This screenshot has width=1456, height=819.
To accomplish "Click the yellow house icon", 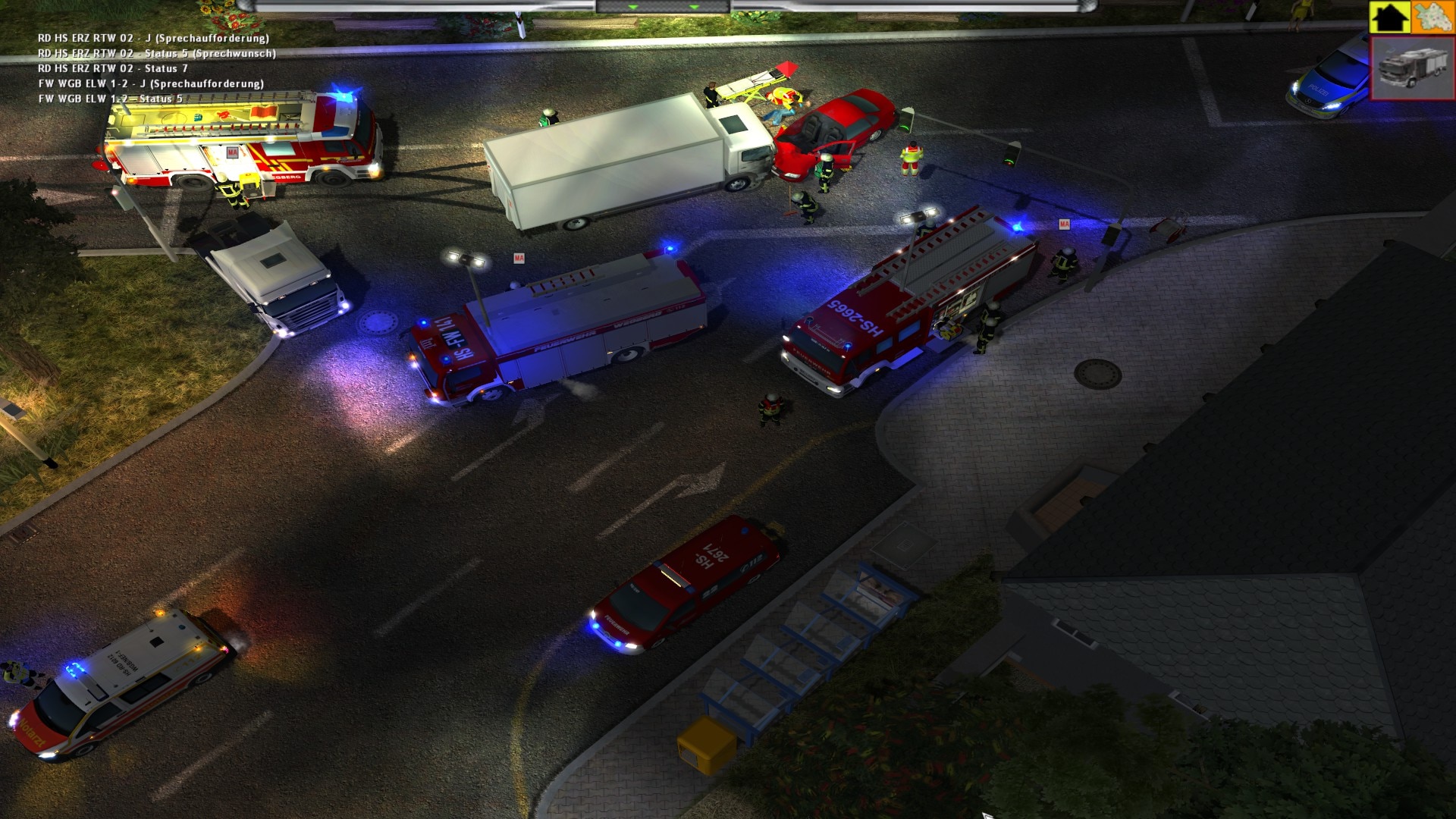I will point(1389,17).
